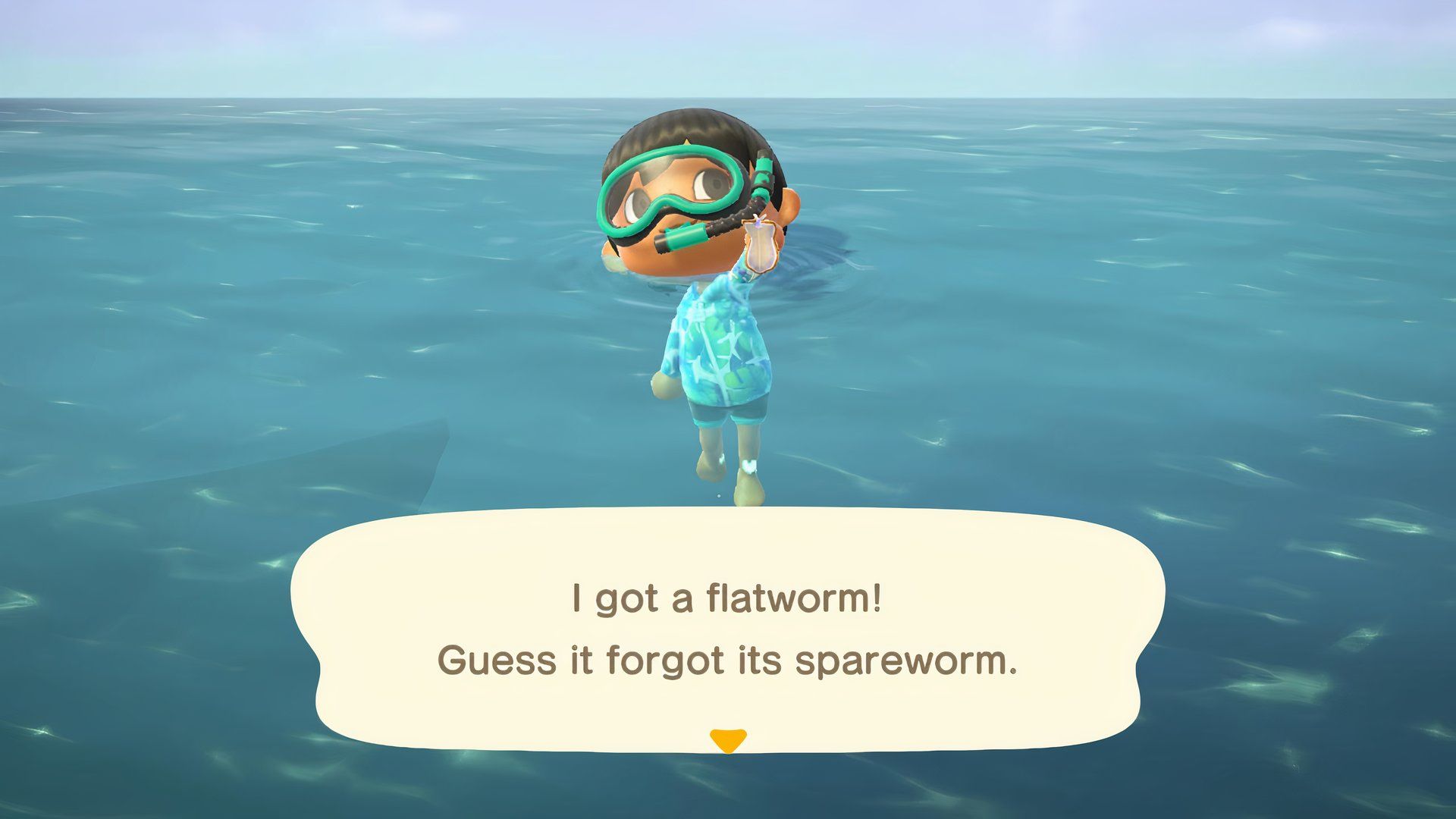Click the dialogue bubble text box

728,629
